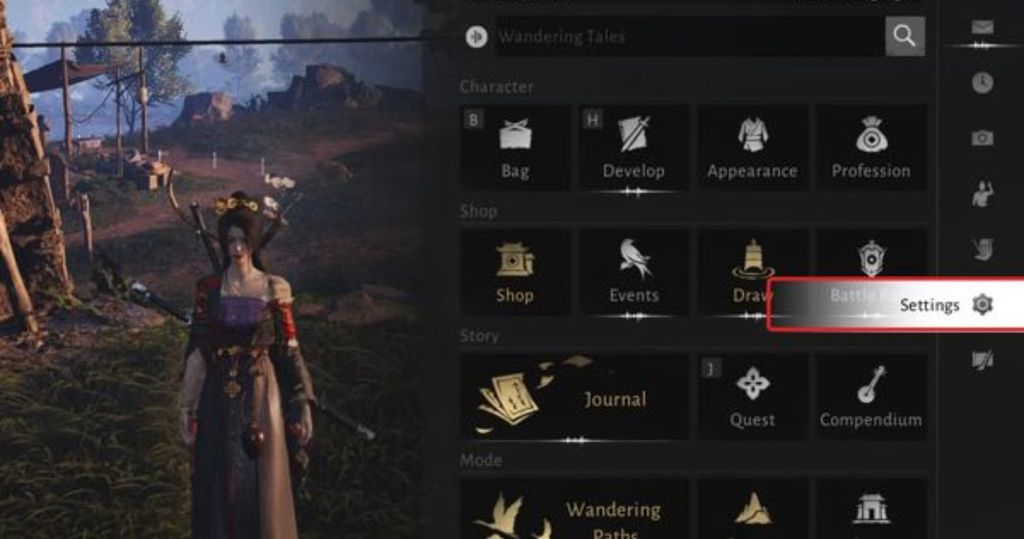Open the mail envelope icon
This screenshot has height=539, width=1024.
click(x=982, y=27)
